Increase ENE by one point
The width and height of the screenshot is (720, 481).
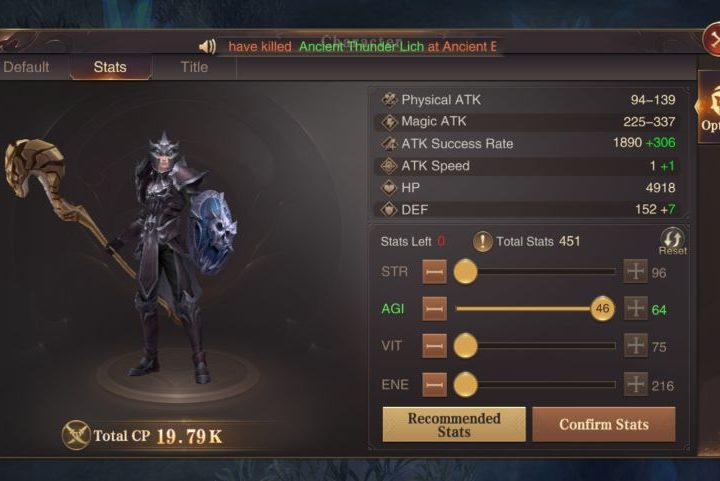tap(635, 384)
